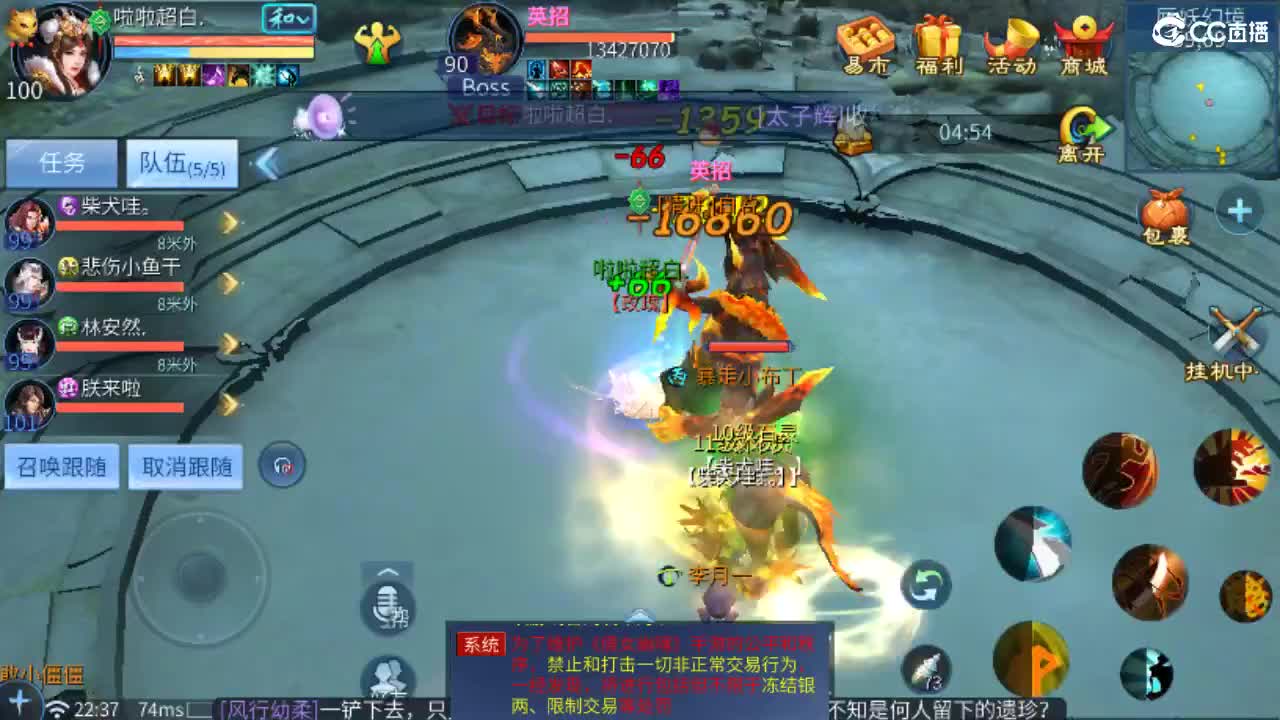This screenshot has height=720, width=1280.
Task: Expand details for teammate 朕来啦
Action: [x=228, y=405]
